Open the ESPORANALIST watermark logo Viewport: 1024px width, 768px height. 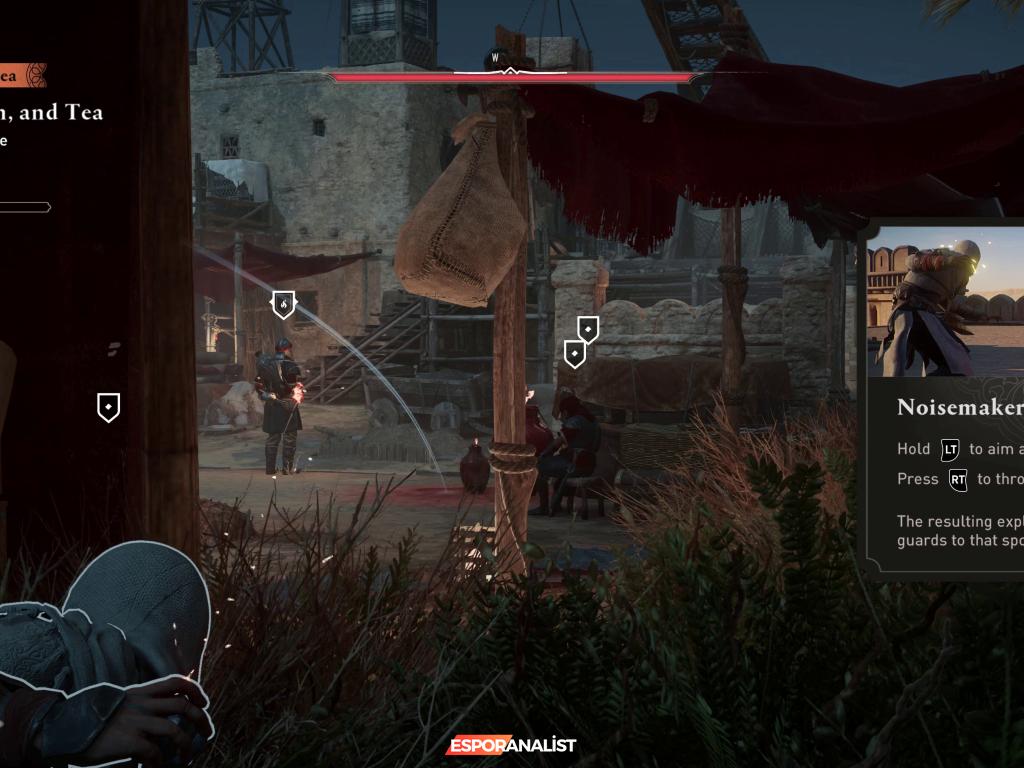(511, 745)
